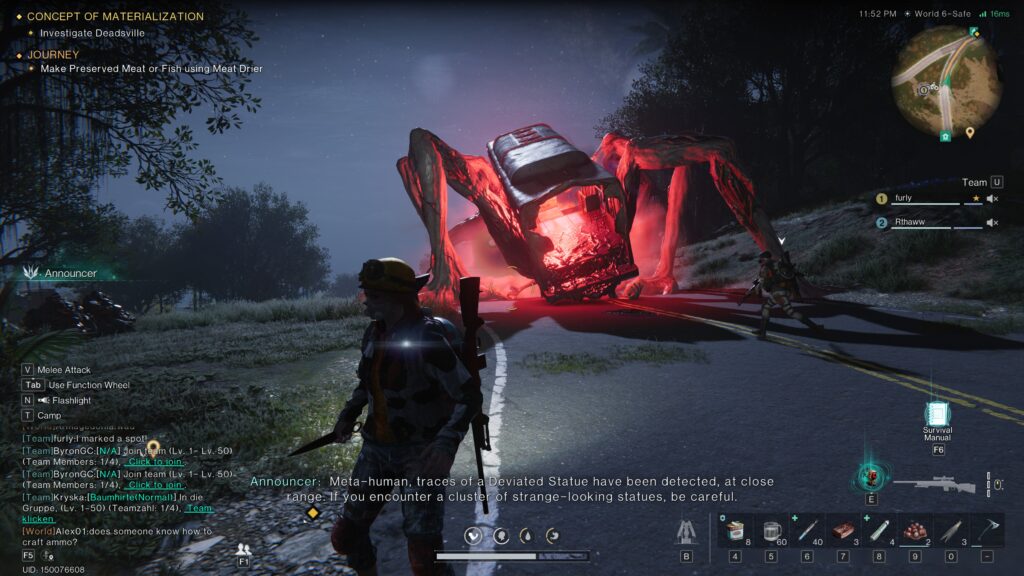Track the Investigate Deadsville objective
This screenshot has width=1024, height=576.
(x=92, y=33)
